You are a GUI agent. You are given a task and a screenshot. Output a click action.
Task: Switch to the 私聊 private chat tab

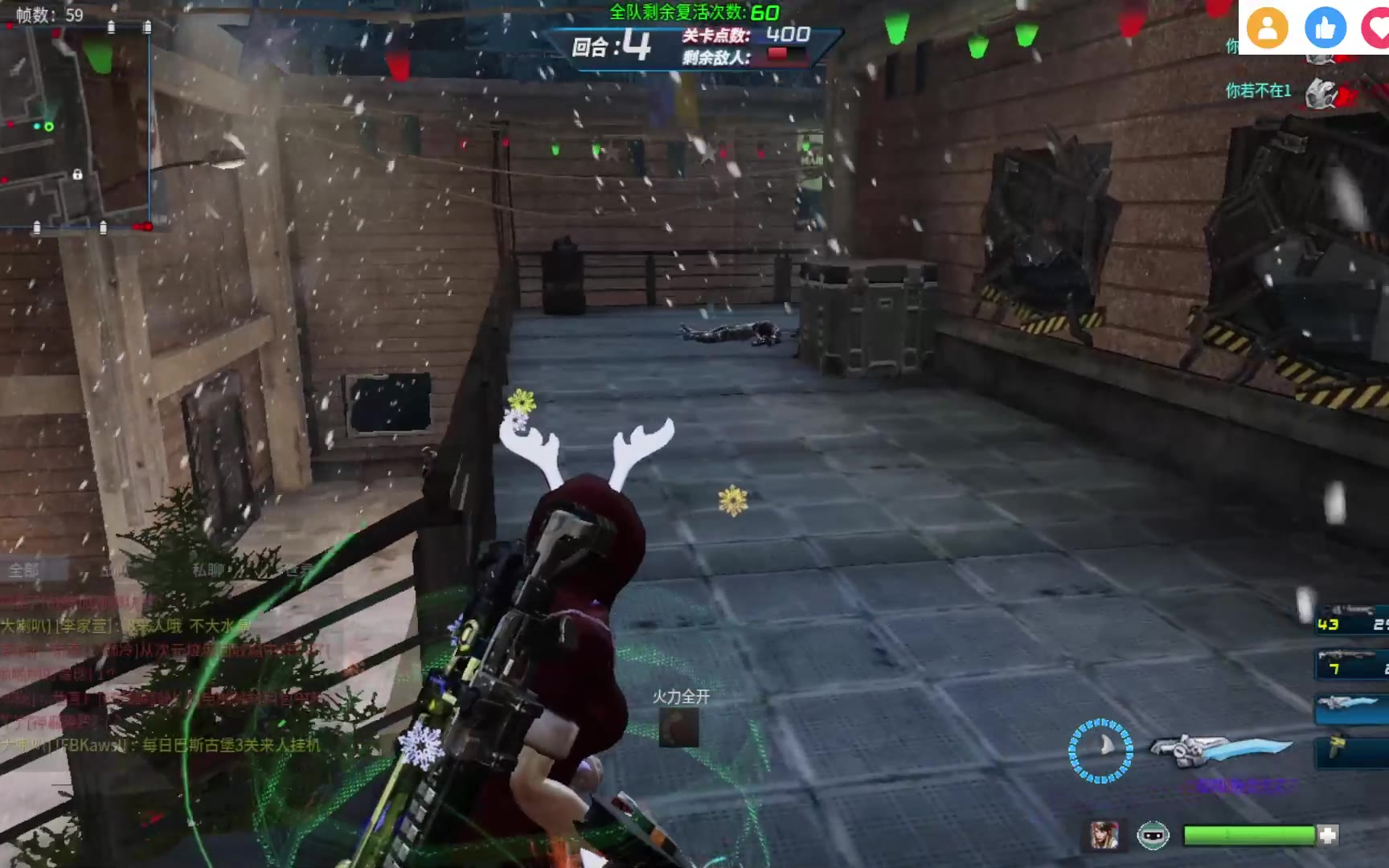coord(207,571)
